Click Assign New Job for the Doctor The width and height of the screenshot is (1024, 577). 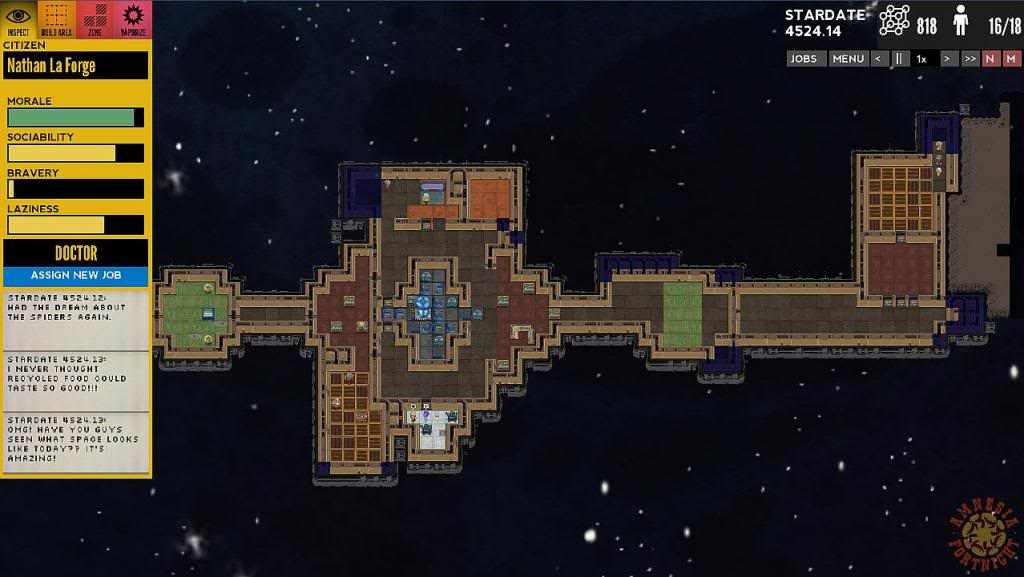(76, 275)
